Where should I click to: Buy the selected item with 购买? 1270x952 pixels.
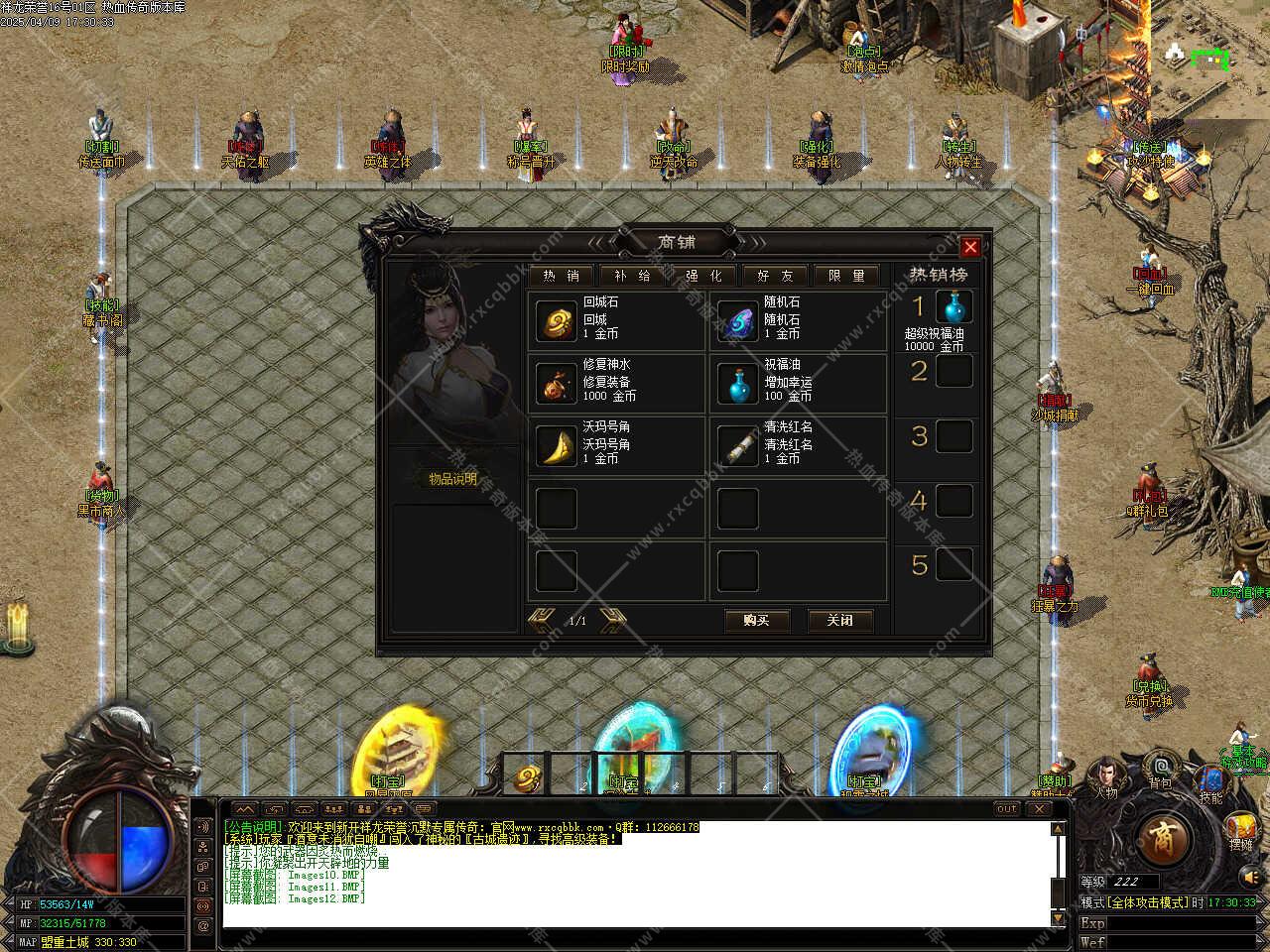[756, 620]
